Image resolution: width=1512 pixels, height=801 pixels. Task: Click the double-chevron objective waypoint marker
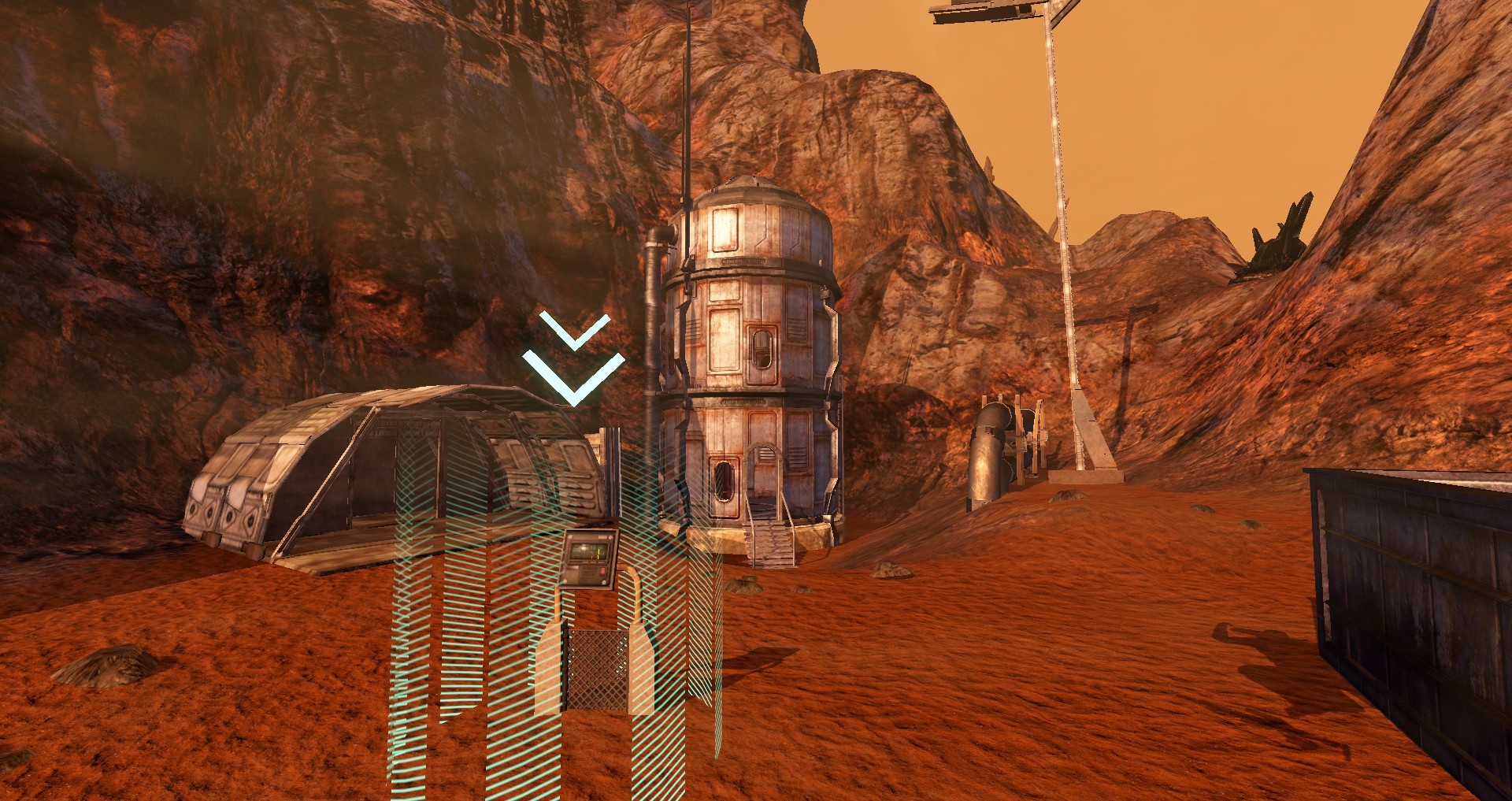point(574,360)
